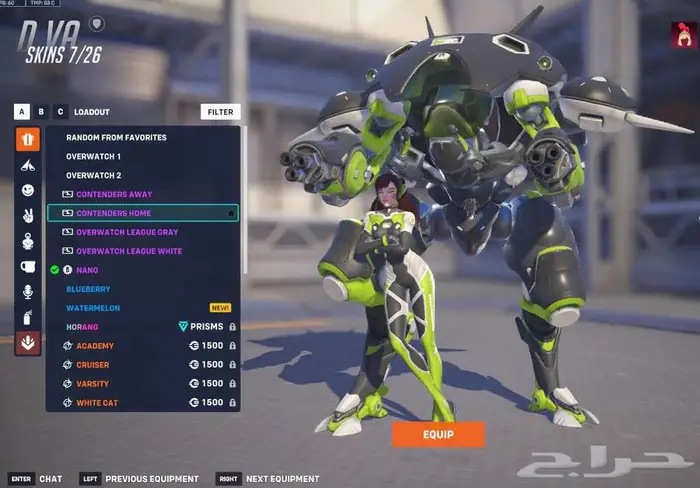Screen dimensions: 700x488
Task: Choose the Overwatch 2 skin
Action: 94,175
